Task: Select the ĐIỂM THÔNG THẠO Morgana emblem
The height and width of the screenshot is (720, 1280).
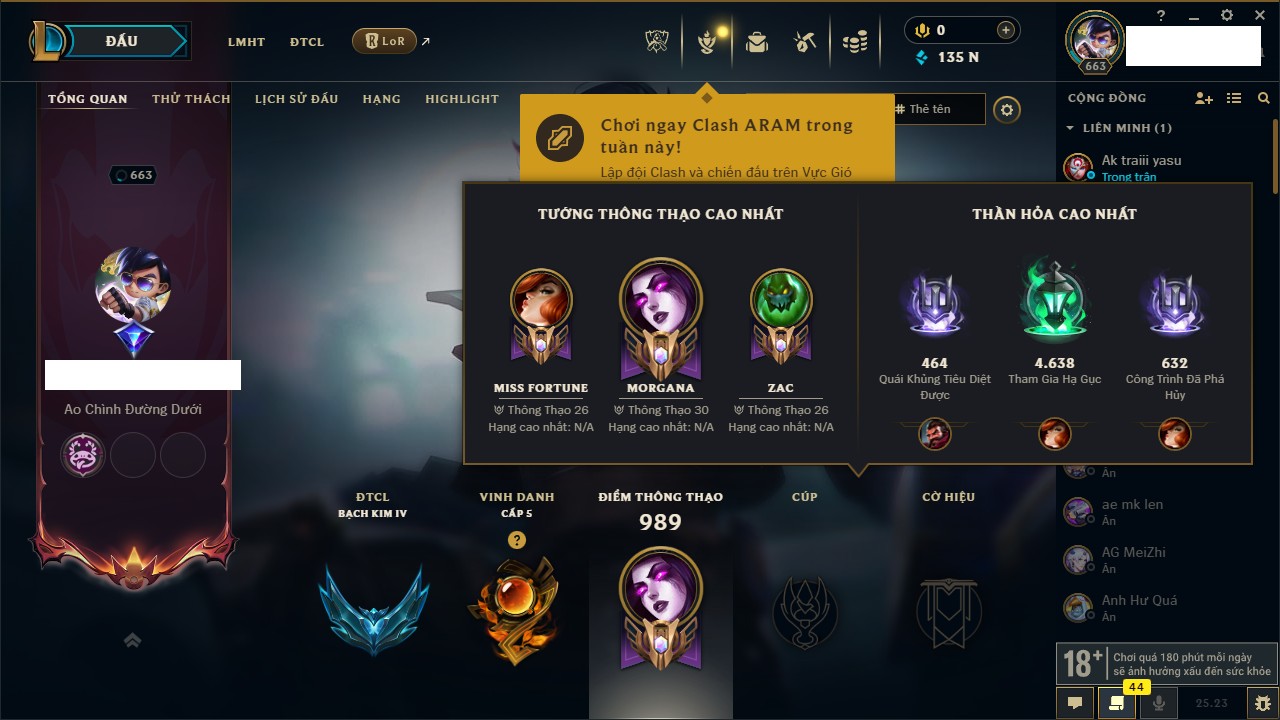Action: 660,610
